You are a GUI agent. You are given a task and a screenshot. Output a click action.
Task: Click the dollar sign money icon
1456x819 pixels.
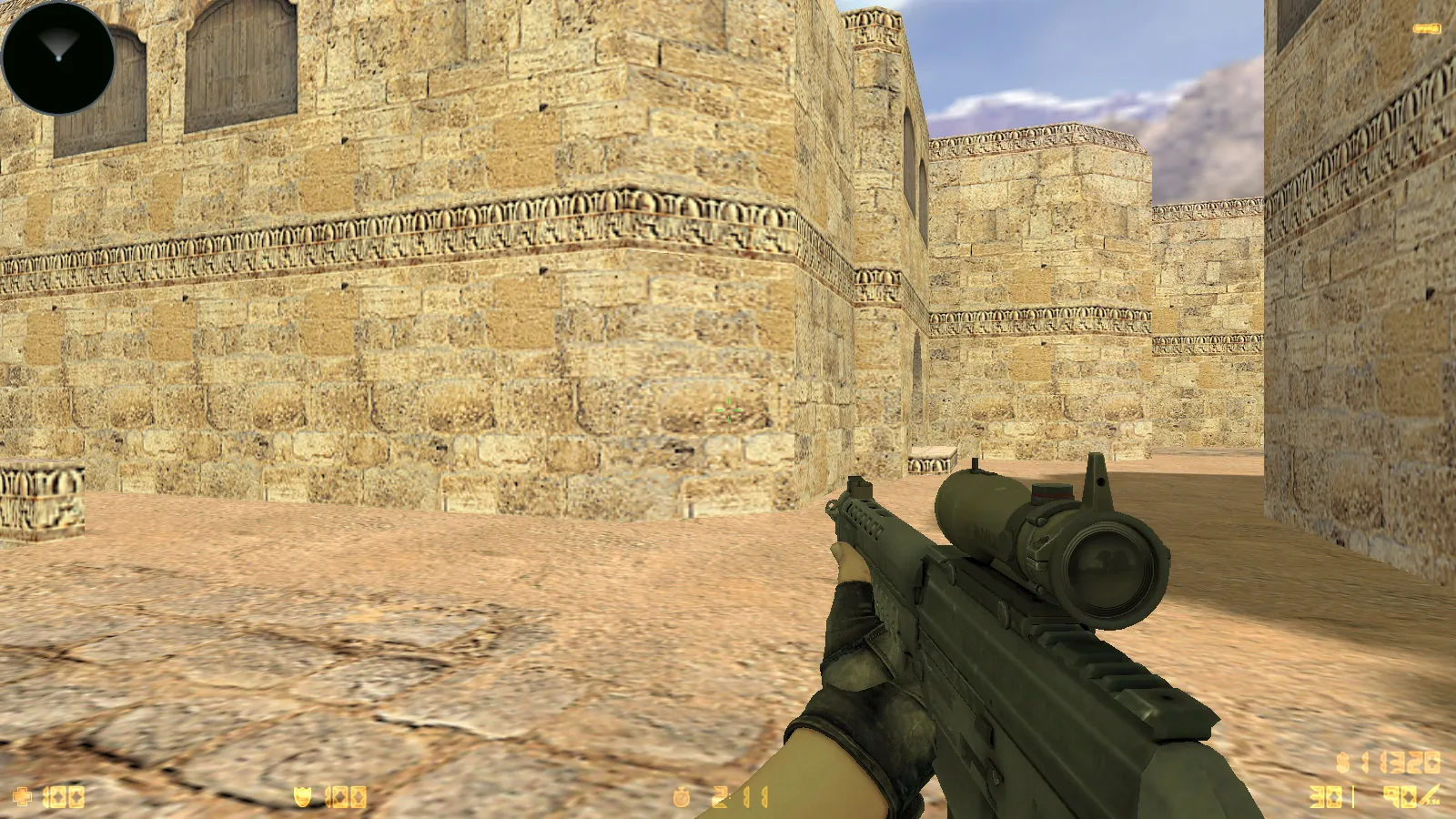[x=1342, y=763]
